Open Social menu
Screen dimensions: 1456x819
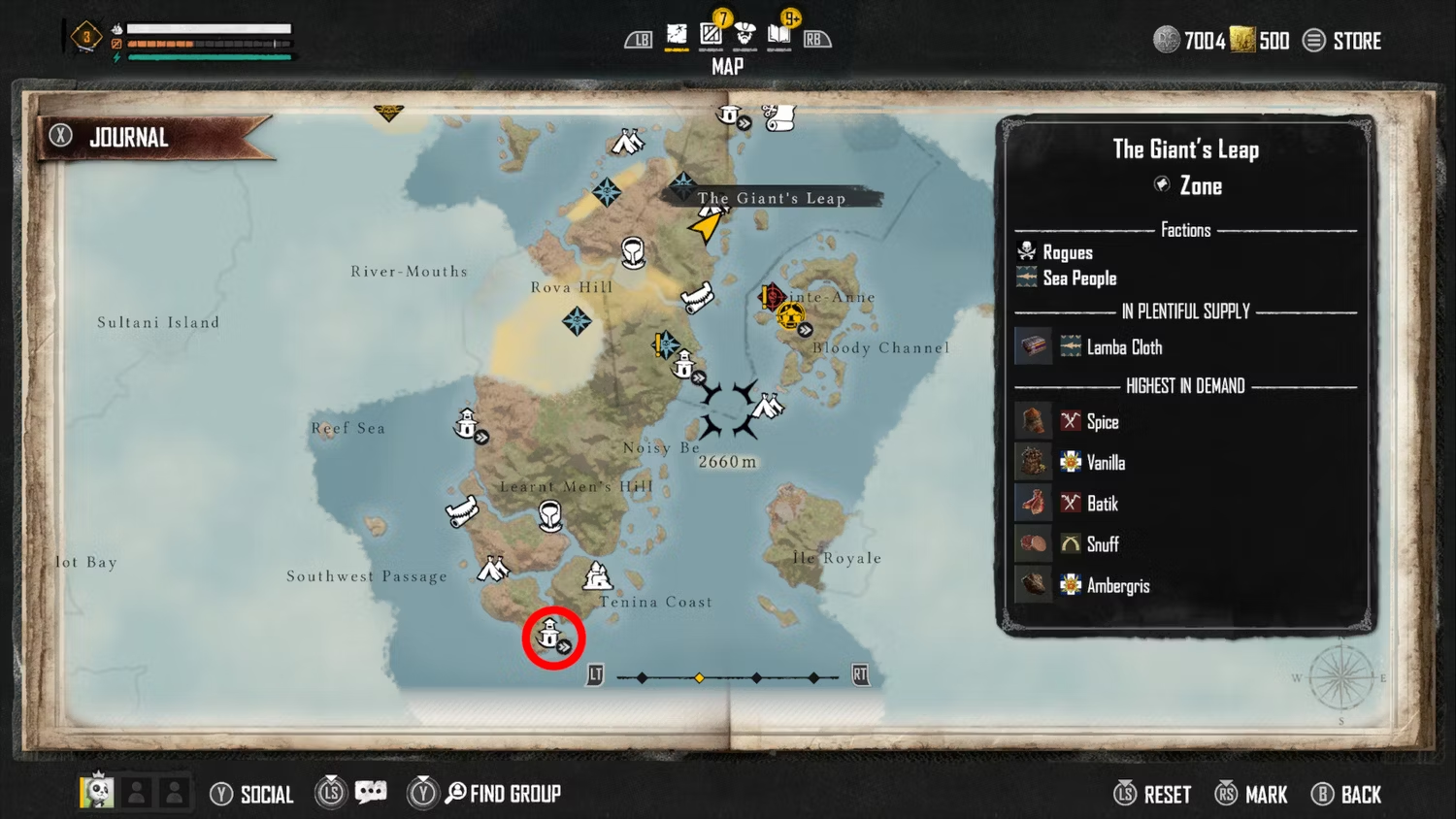click(252, 795)
